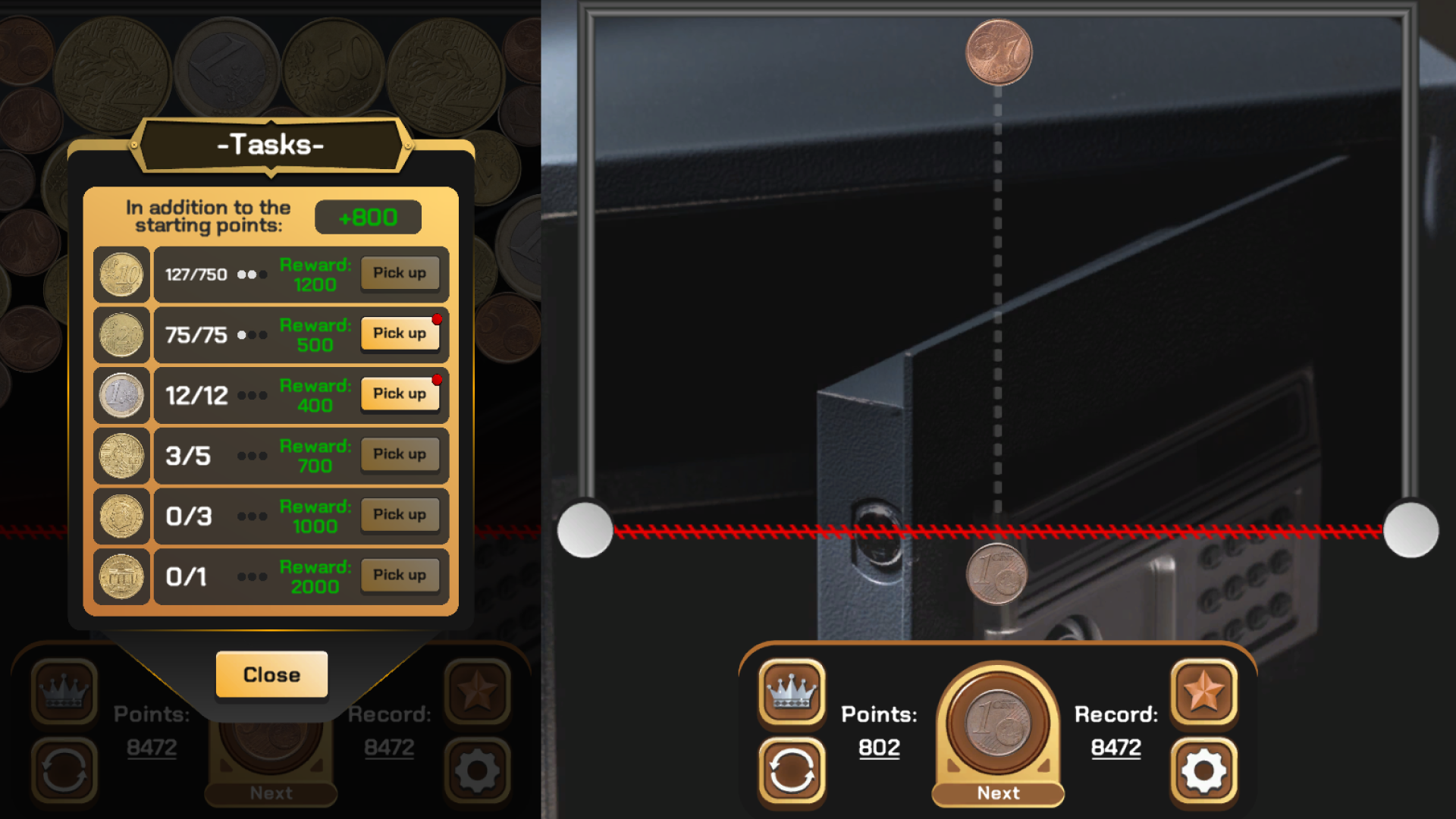Screen dimensions: 1456x819
Task: Pick up the 1200 point reward
Action: click(400, 273)
